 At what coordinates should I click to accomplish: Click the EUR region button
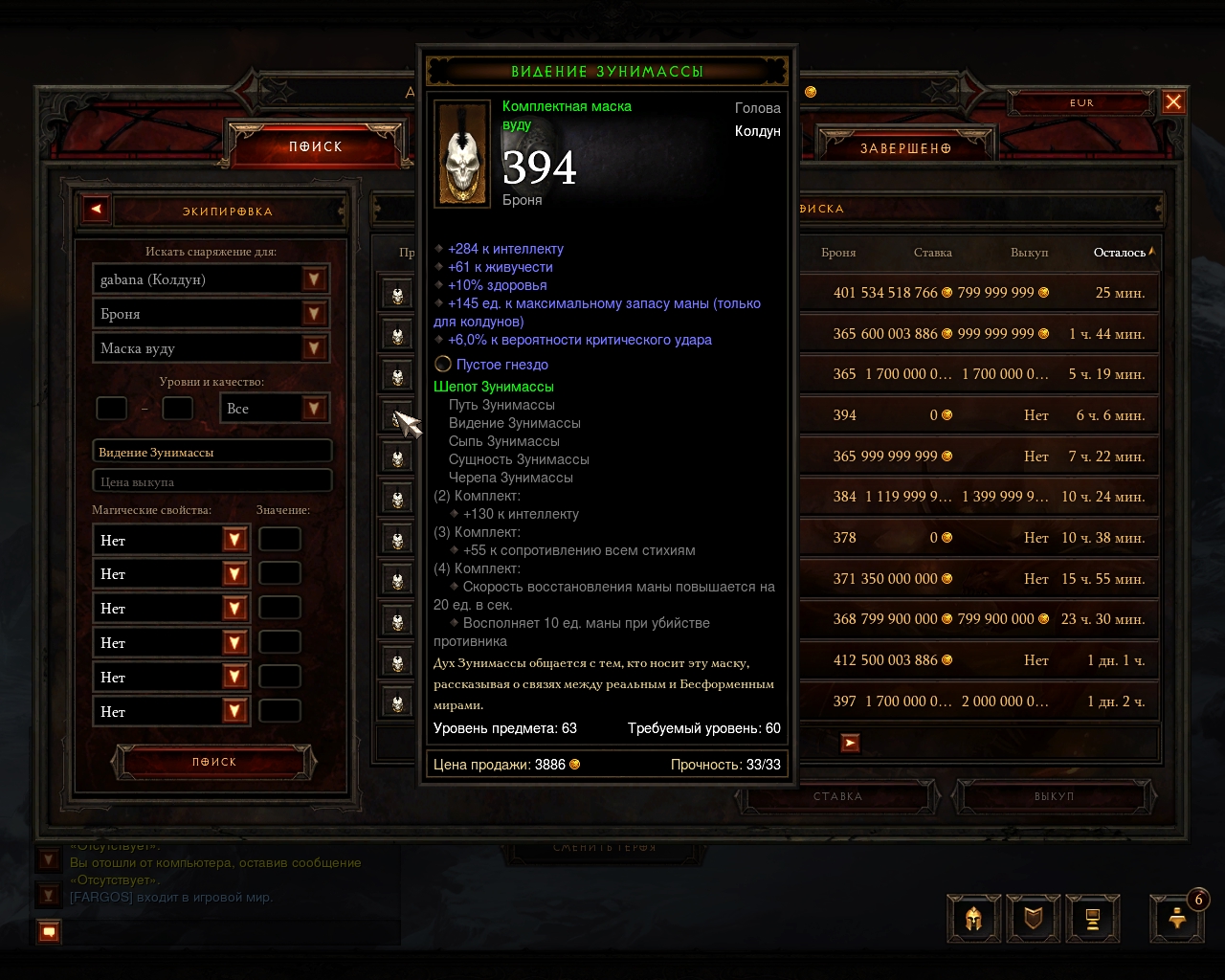tap(1081, 103)
